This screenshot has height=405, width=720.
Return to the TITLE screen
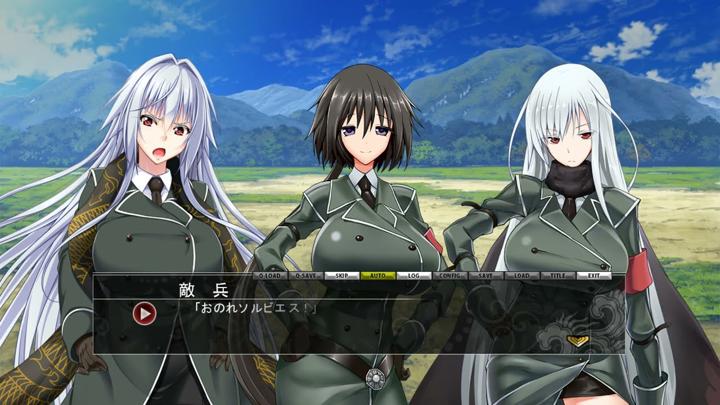click(x=558, y=275)
